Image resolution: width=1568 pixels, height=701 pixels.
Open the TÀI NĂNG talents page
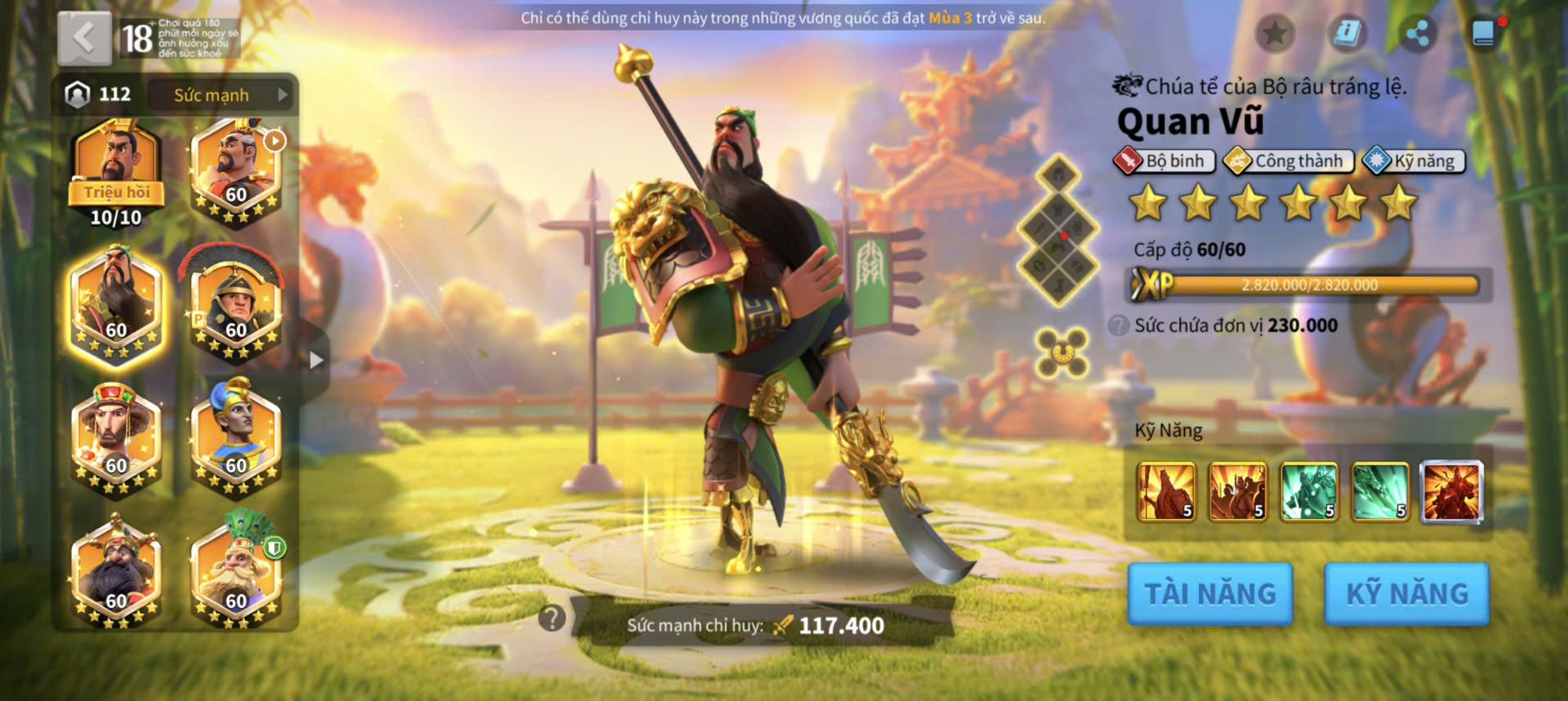(x=1210, y=594)
